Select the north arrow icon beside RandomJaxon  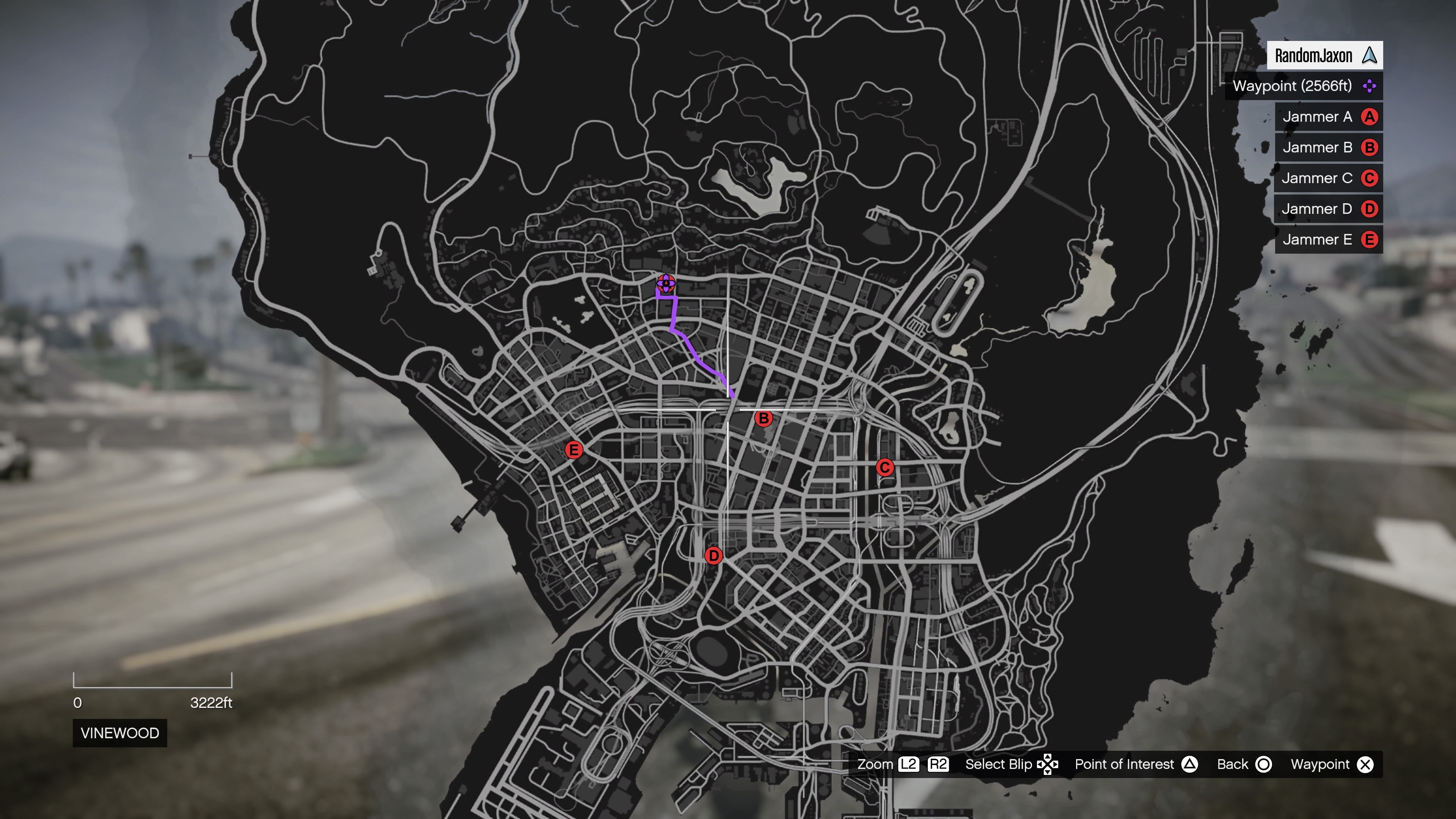pos(1370,55)
